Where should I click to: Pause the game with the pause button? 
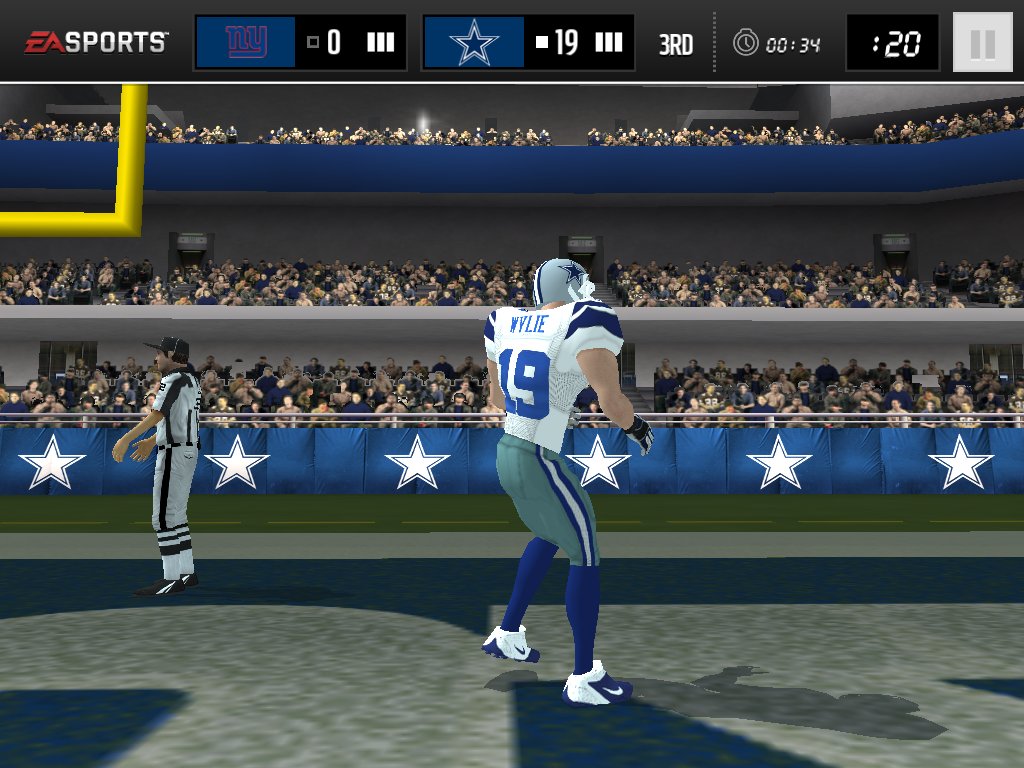pyautogui.click(x=982, y=43)
